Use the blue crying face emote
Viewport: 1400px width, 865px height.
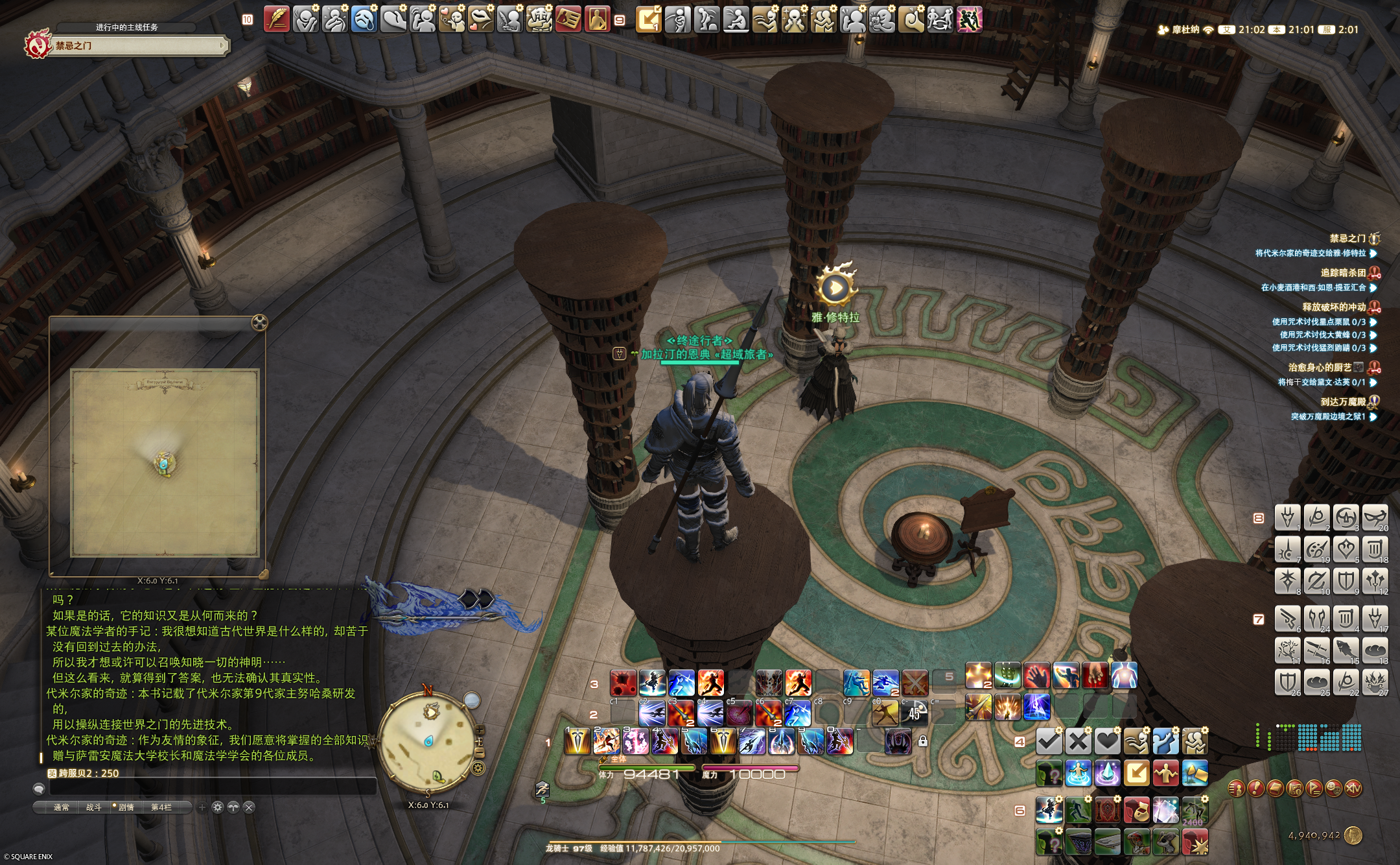(364, 19)
